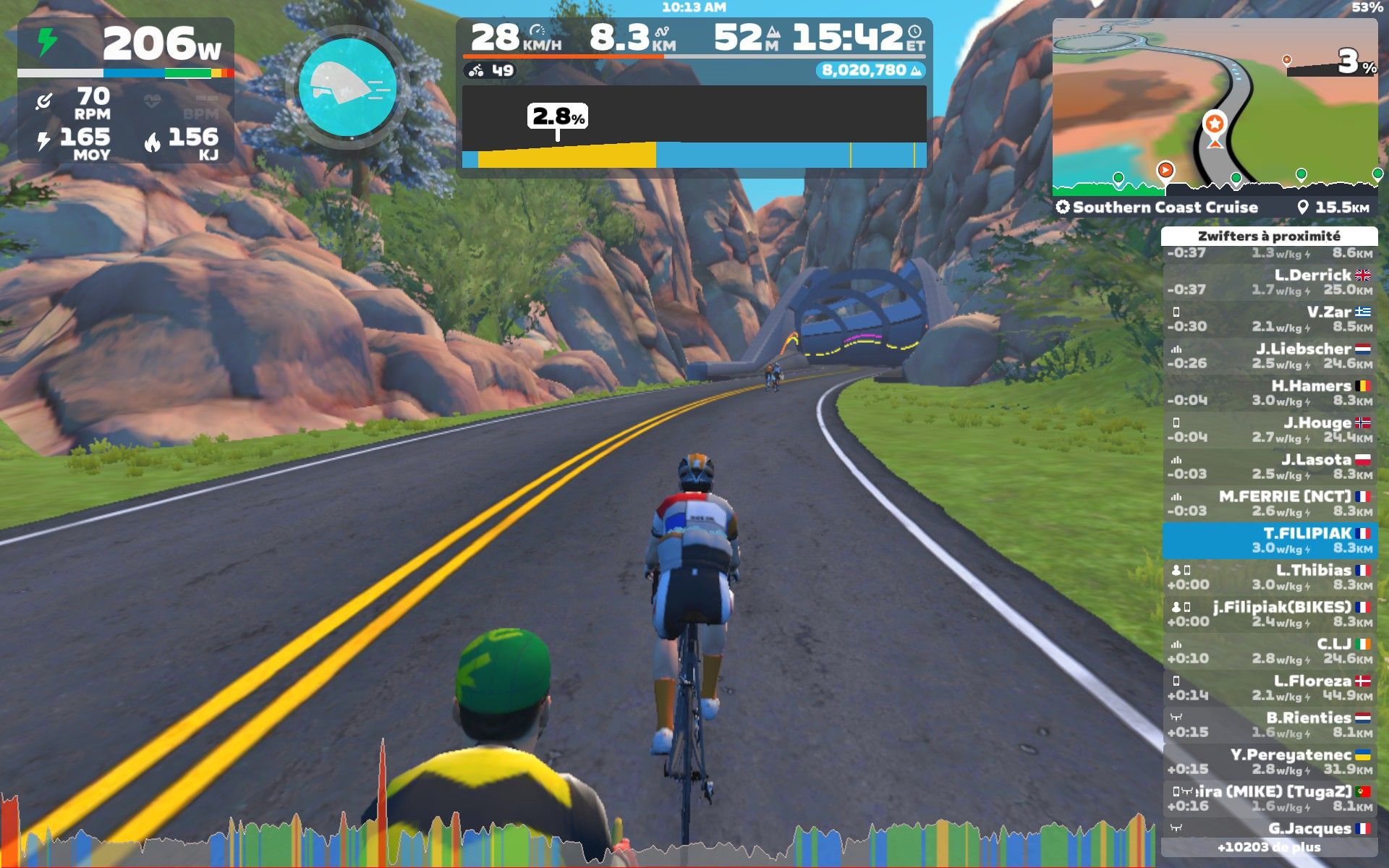Viewport: 1389px width, 868px height.
Task: Choose V.Zar from the riders list
Action: pyautogui.click(x=1270, y=319)
